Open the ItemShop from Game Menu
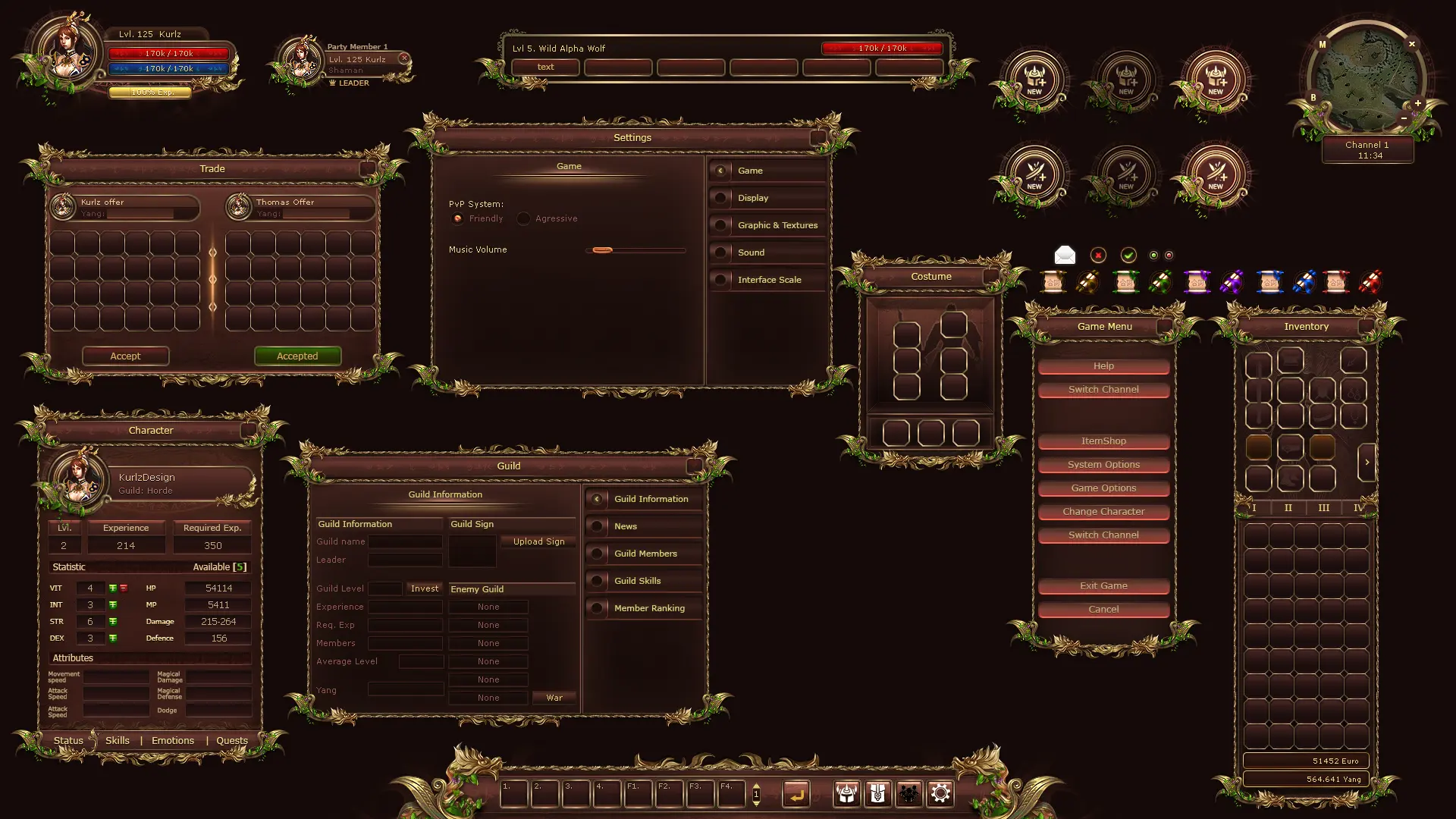Image resolution: width=1456 pixels, height=819 pixels. click(x=1103, y=441)
